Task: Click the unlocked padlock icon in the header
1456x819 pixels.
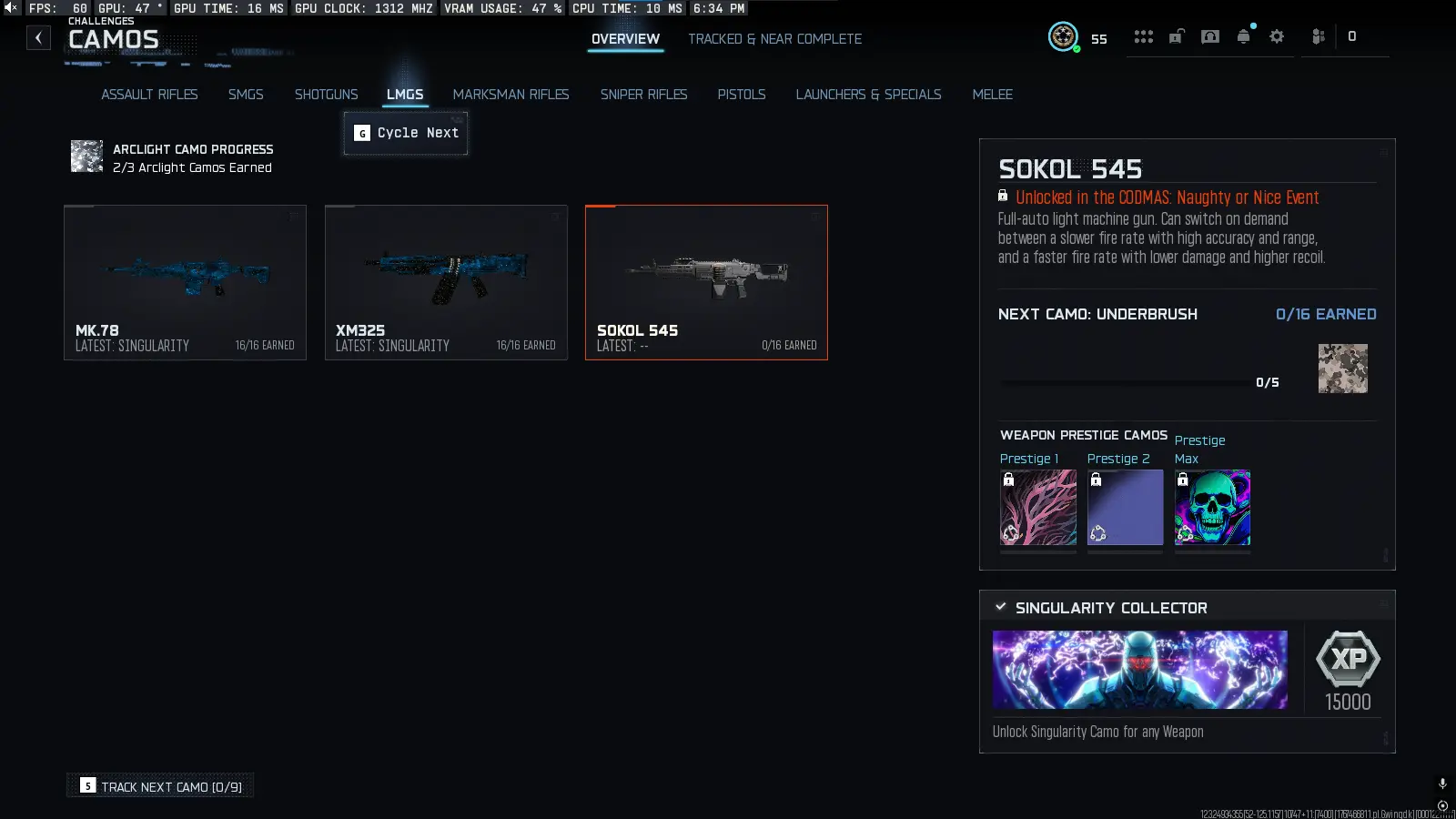Action: 1178,37
